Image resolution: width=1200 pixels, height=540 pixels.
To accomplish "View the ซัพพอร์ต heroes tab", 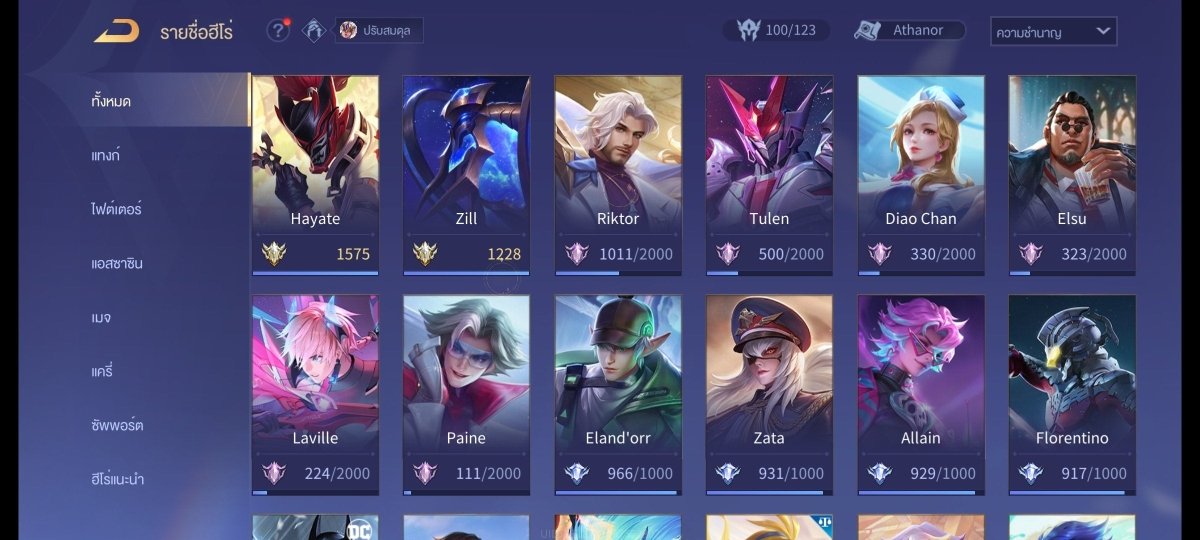I will click(x=117, y=425).
